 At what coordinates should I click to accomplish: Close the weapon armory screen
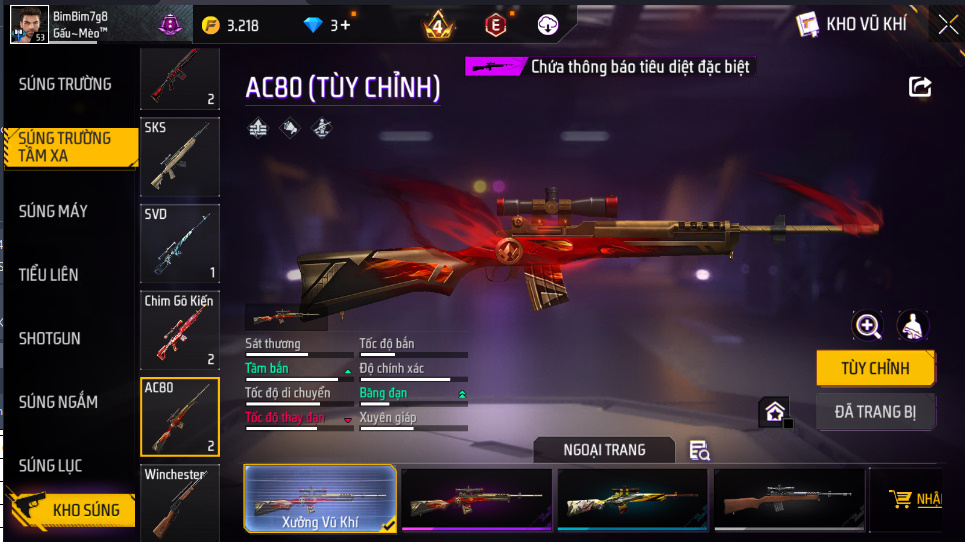pyautogui.click(x=947, y=25)
